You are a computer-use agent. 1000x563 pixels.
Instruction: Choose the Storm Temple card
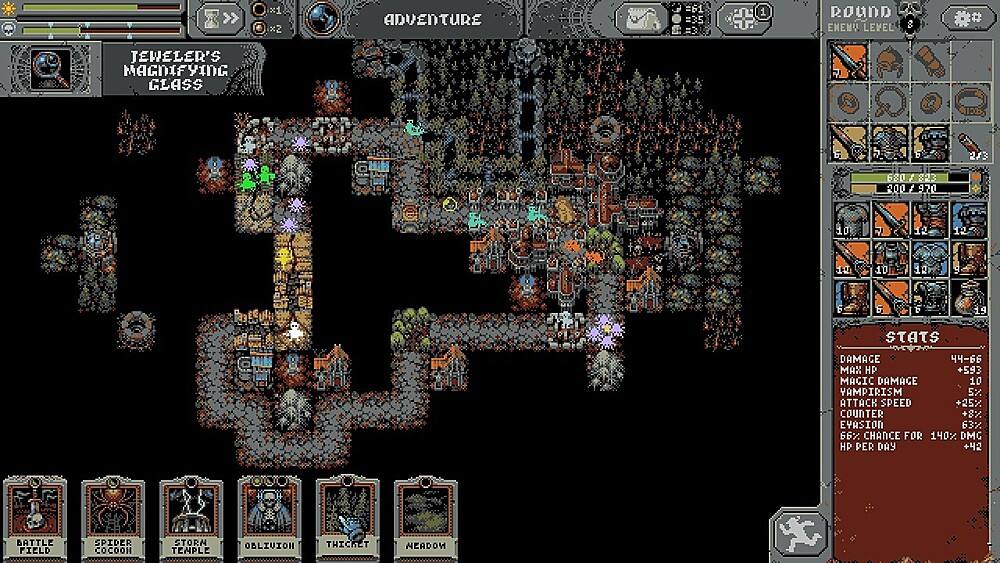pyautogui.click(x=192, y=518)
